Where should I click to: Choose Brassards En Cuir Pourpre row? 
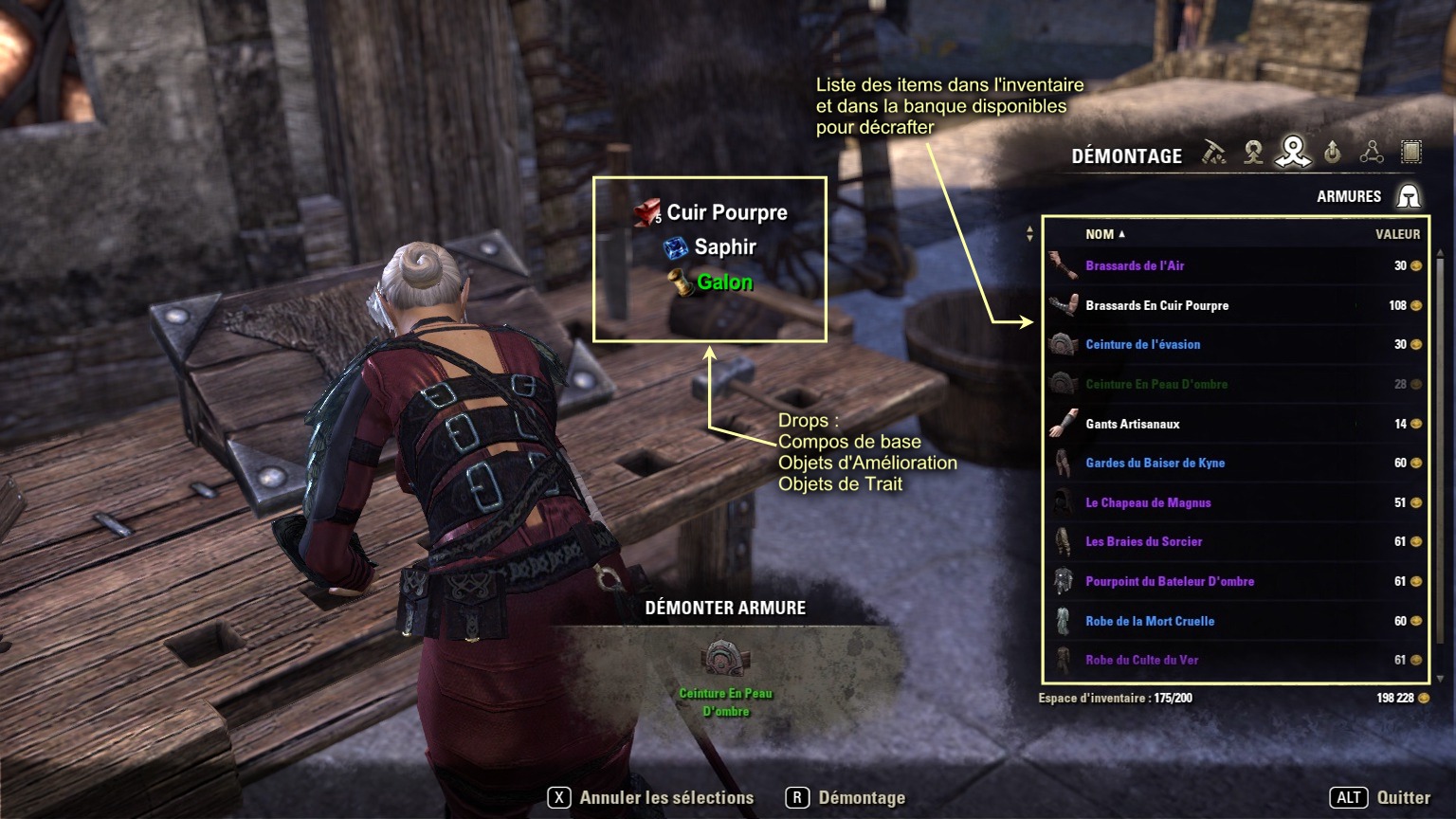pyautogui.click(x=1156, y=305)
